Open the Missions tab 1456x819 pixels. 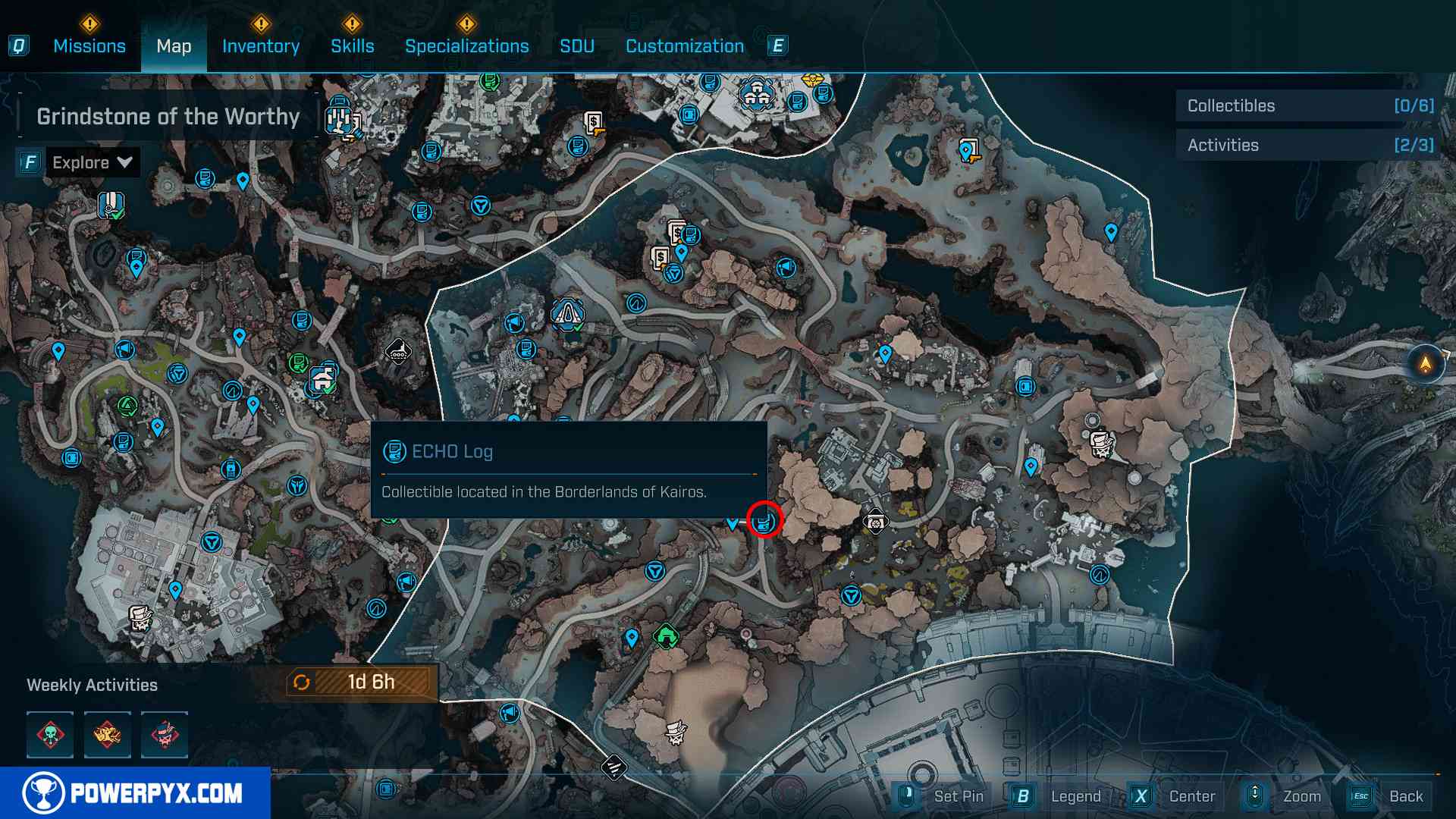89,46
